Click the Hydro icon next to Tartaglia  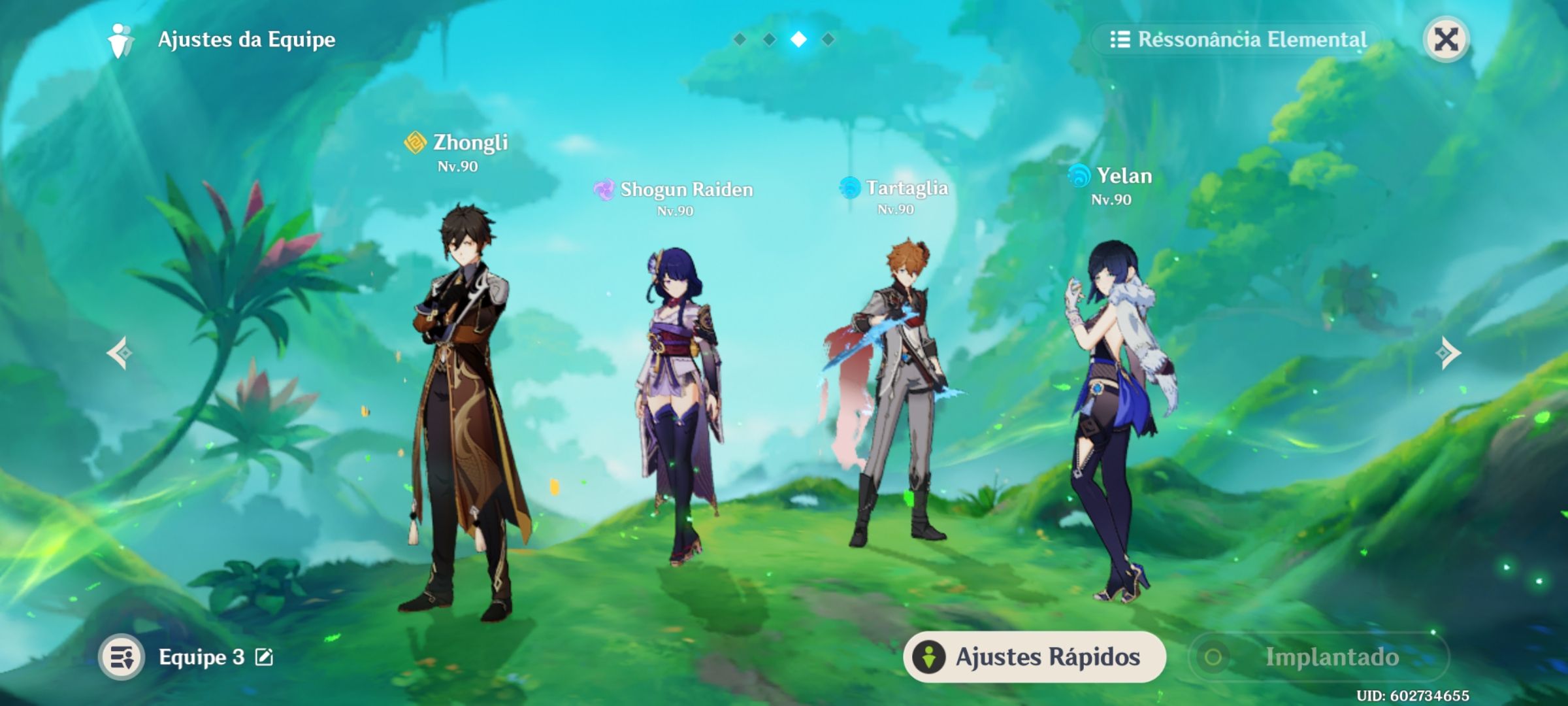coord(851,188)
